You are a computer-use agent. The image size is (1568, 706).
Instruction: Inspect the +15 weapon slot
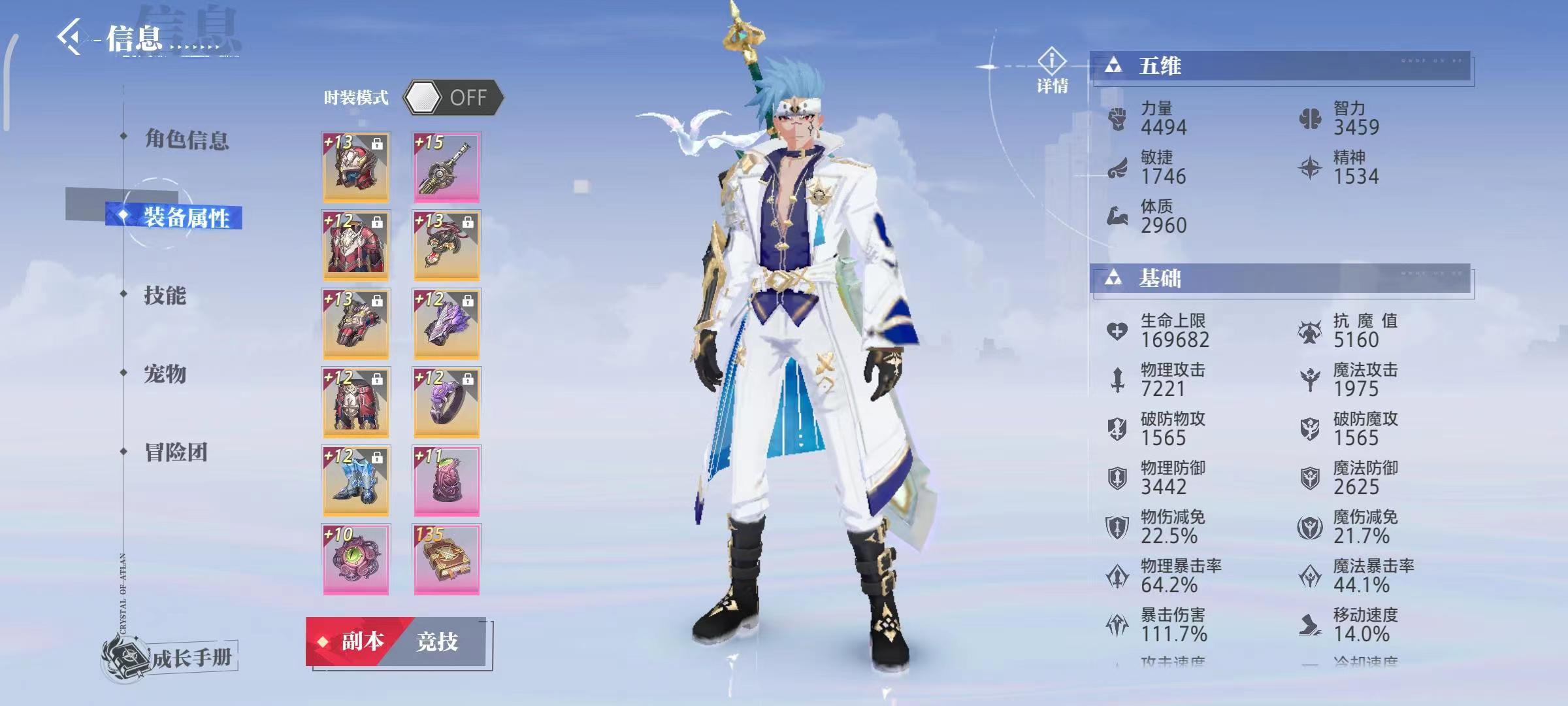(x=447, y=167)
